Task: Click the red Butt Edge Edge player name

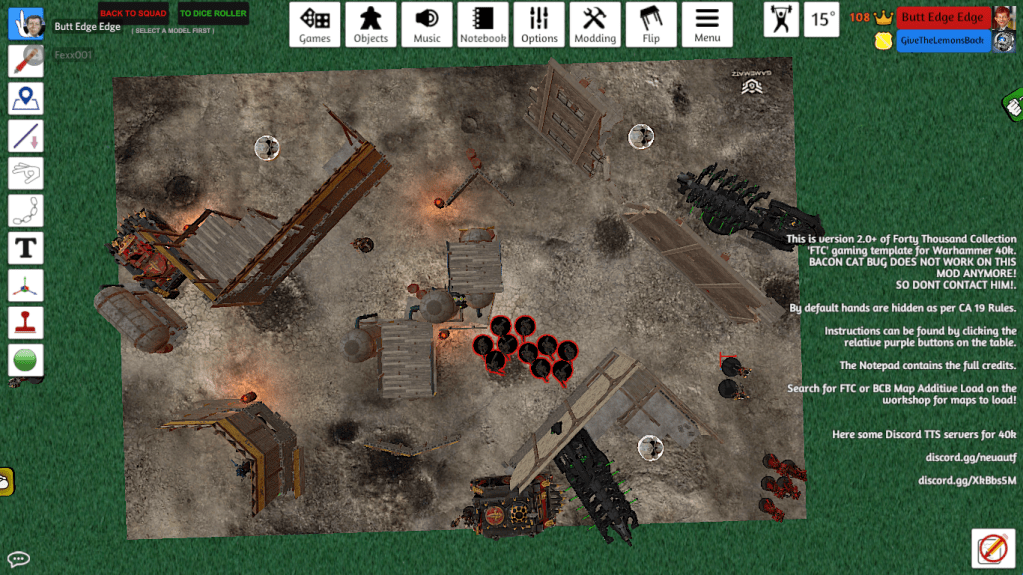Action: click(x=942, y=17)
